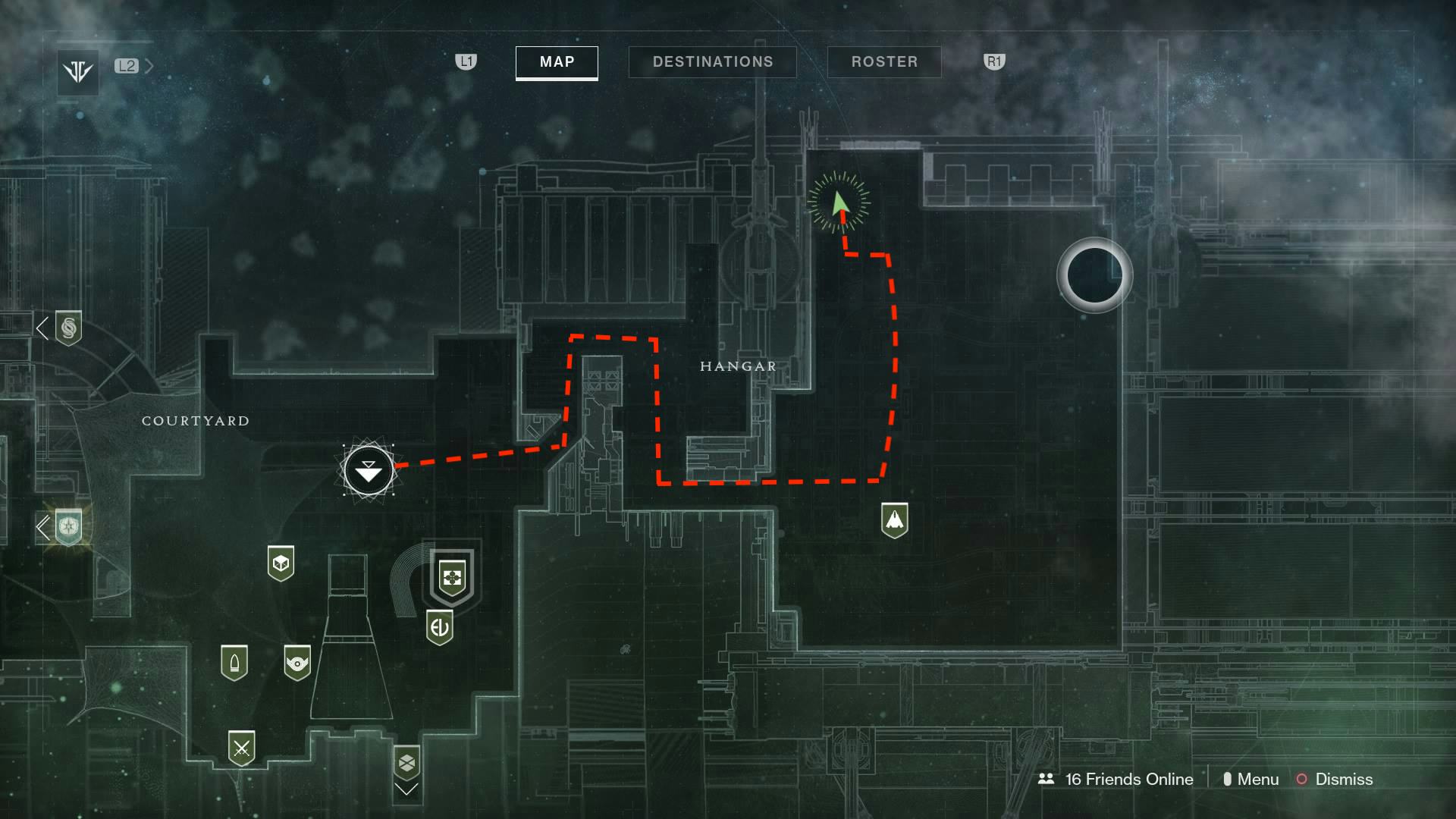Open the clan emblem menu icon

(78, 72)
